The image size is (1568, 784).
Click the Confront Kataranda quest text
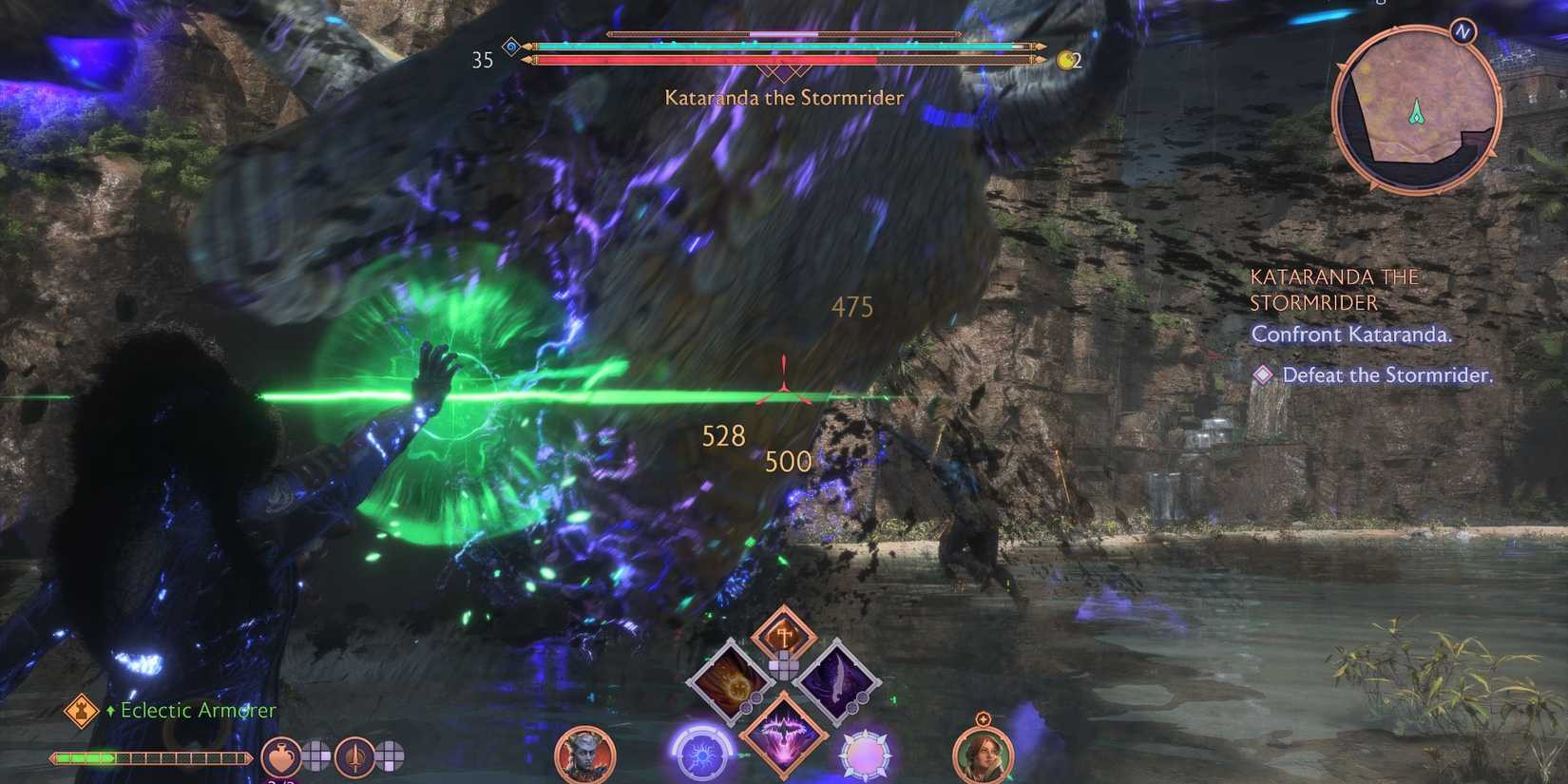tap(1352, 335)
